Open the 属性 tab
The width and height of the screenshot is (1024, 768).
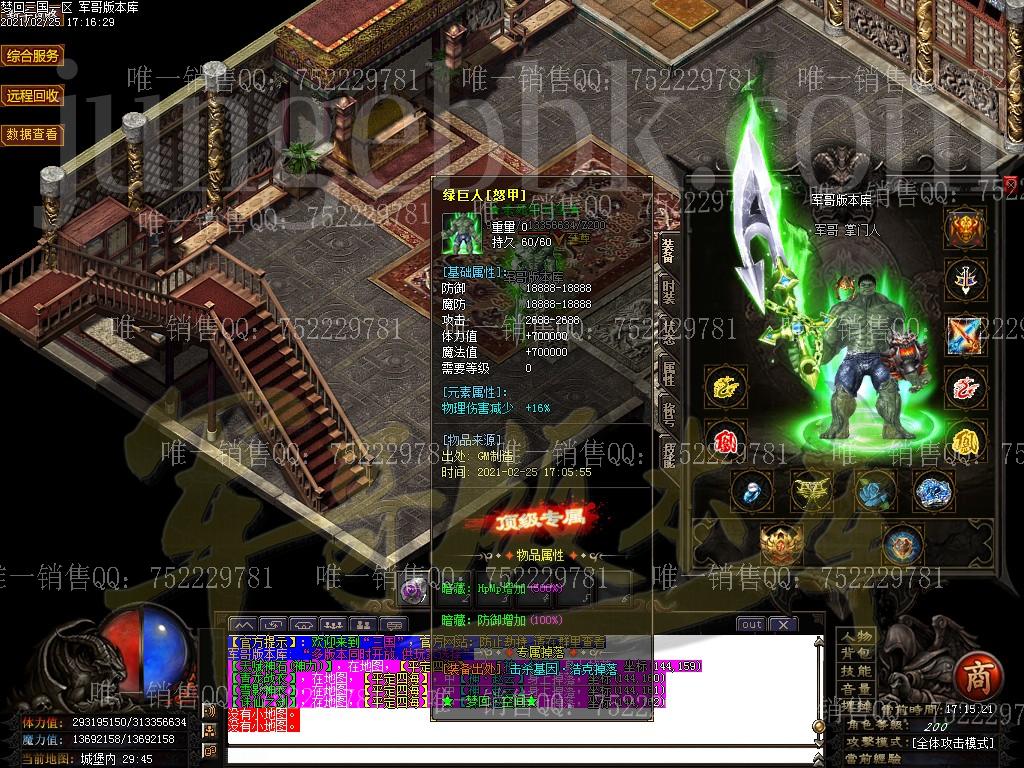pyautogui.click(x=668, y=374)
